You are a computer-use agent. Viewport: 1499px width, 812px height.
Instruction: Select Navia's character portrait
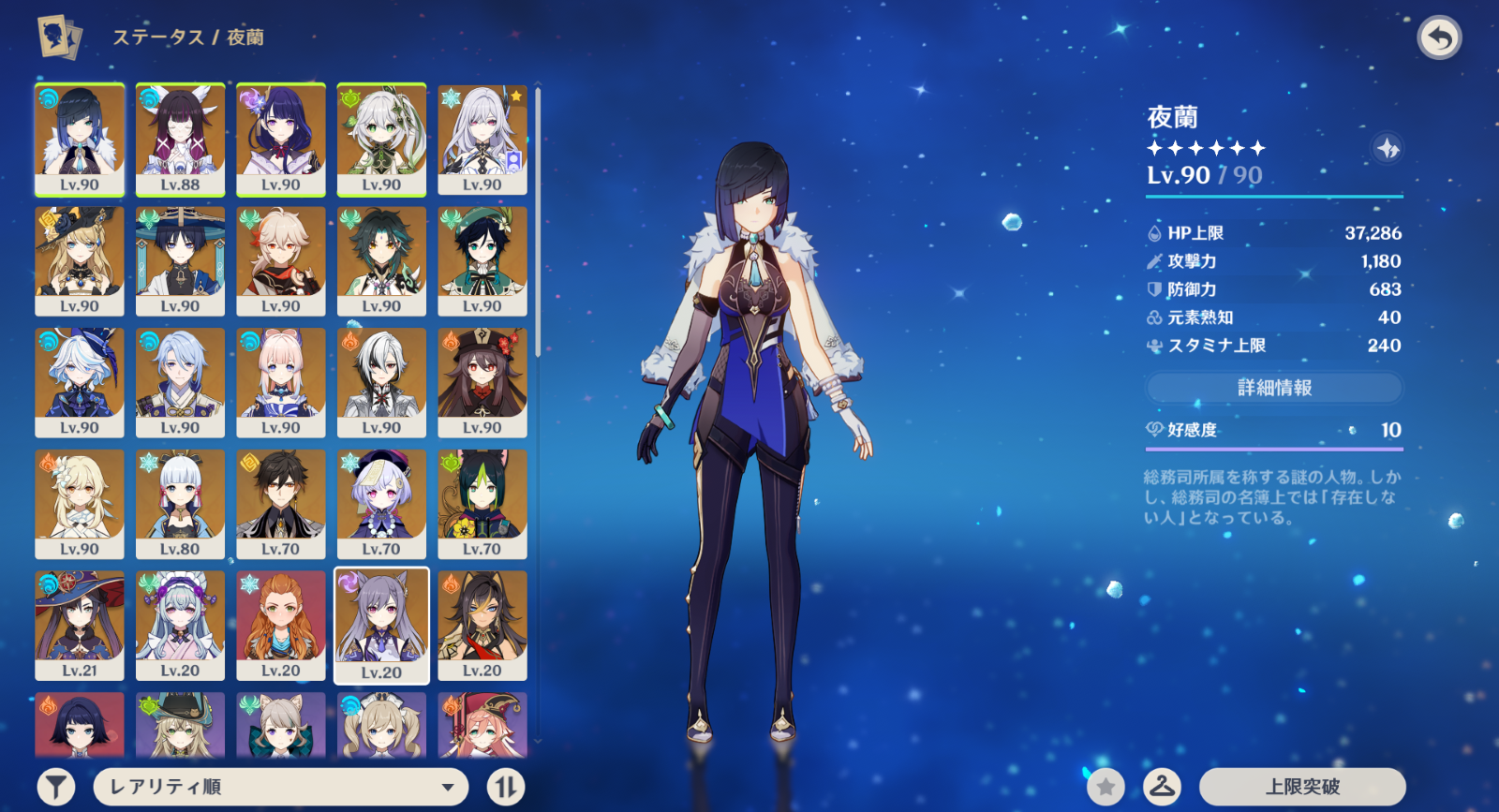tap(80, 260)
